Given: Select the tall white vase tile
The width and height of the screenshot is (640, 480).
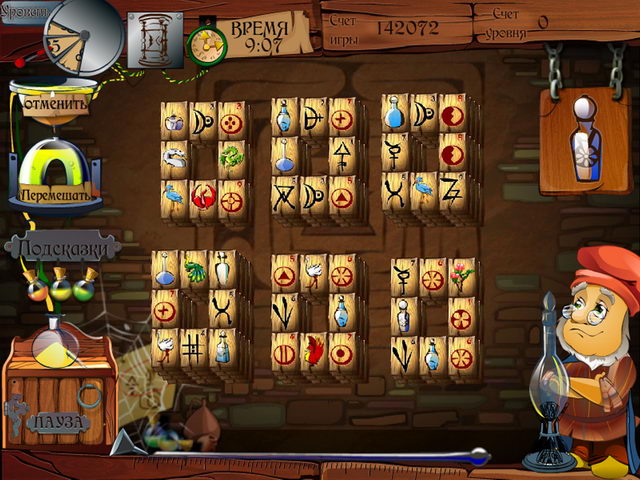Looking at the screenshot, I should (x=221, y=270).
